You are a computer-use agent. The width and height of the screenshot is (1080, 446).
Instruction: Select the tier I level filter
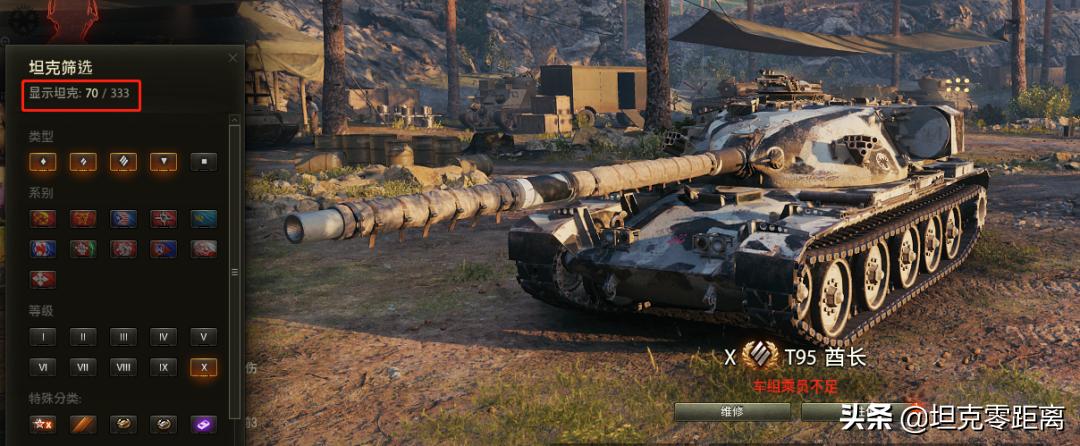(43, 337)
